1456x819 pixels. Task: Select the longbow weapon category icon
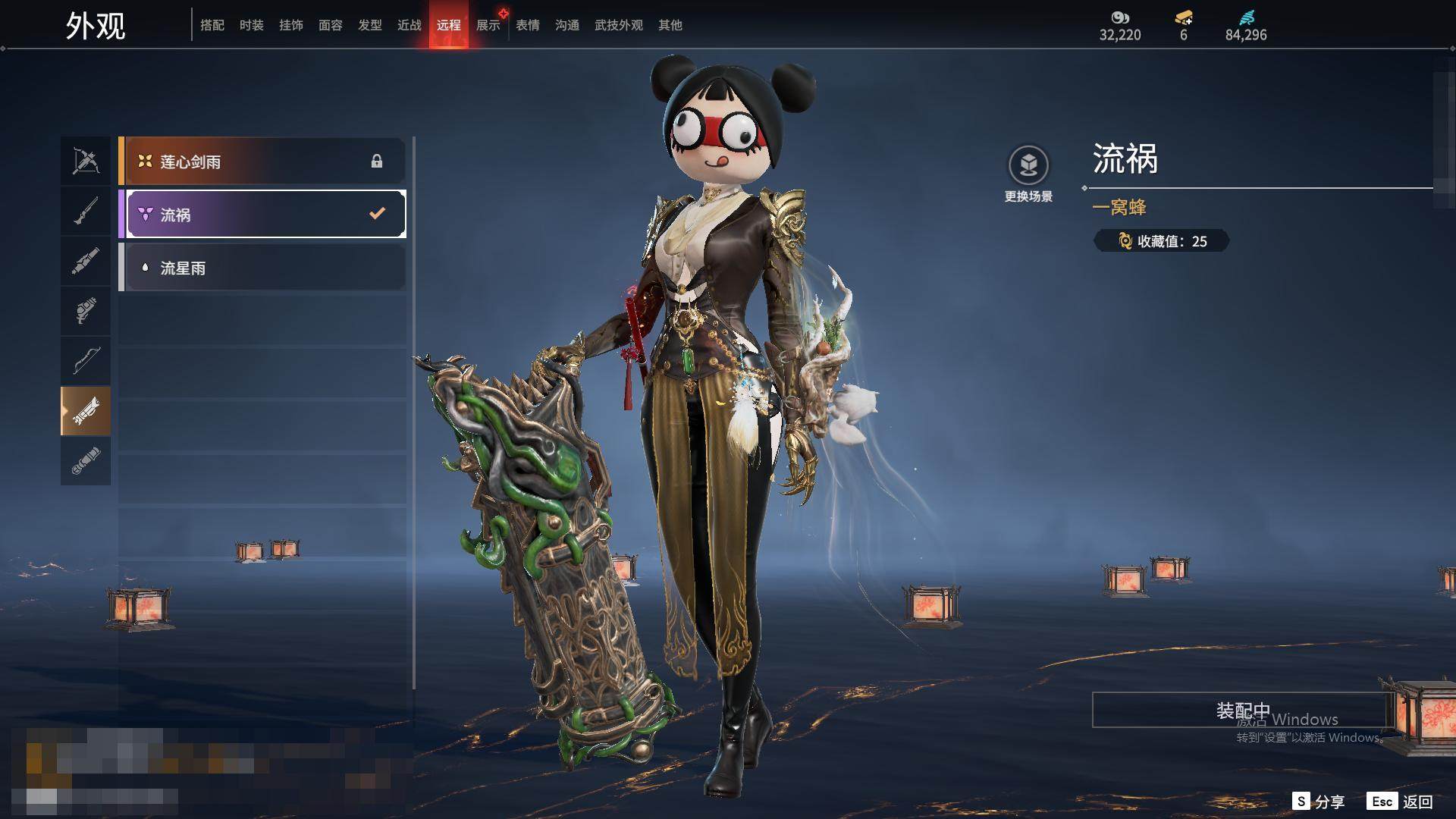[x=86, y=361]
